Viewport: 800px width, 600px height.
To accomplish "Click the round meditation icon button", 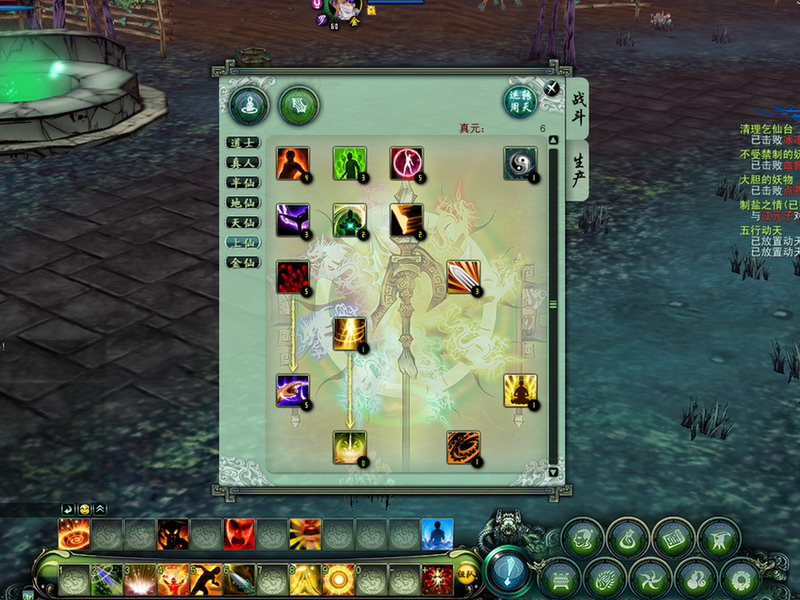I will [x=247, y=104].
